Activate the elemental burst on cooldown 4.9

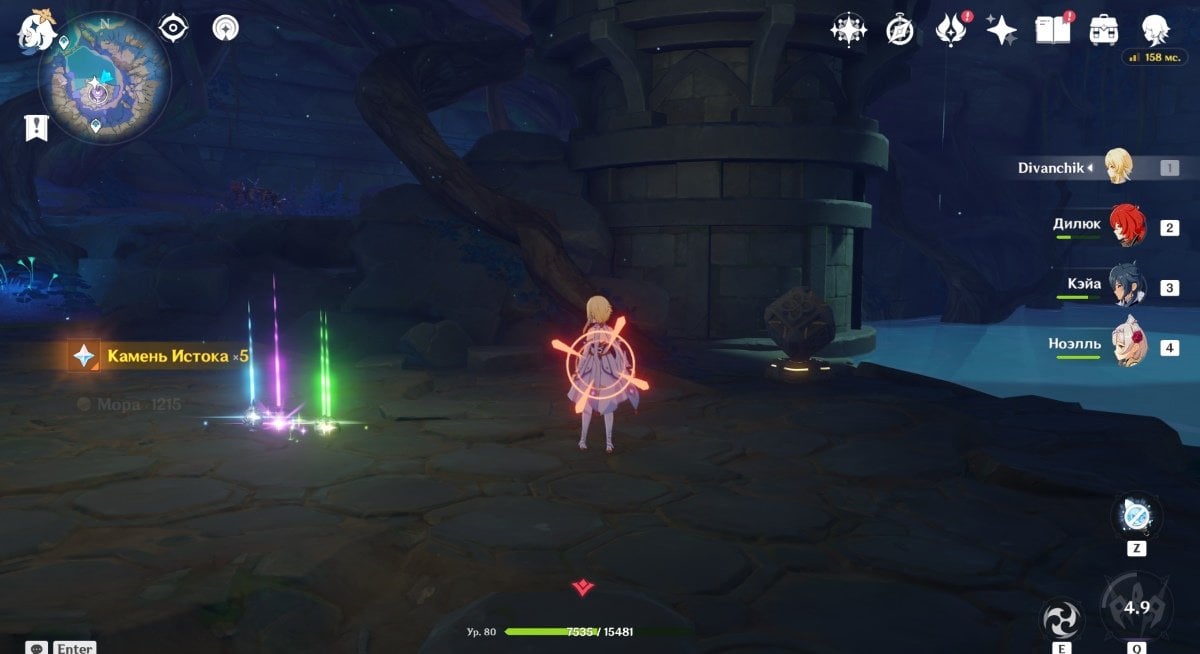click(1137, 606)
